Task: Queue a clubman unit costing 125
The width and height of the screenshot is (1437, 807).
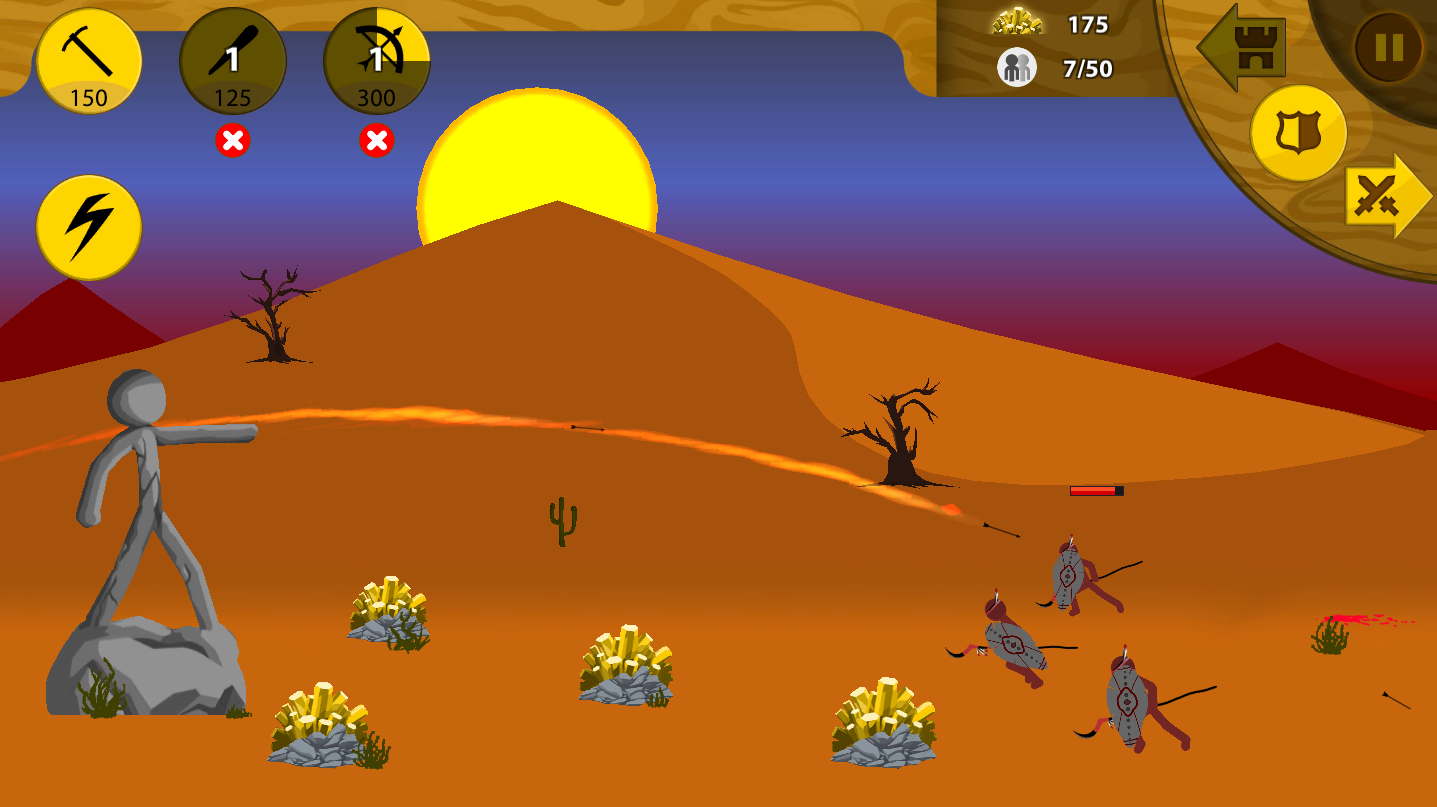Action: [x=232, y=61]
